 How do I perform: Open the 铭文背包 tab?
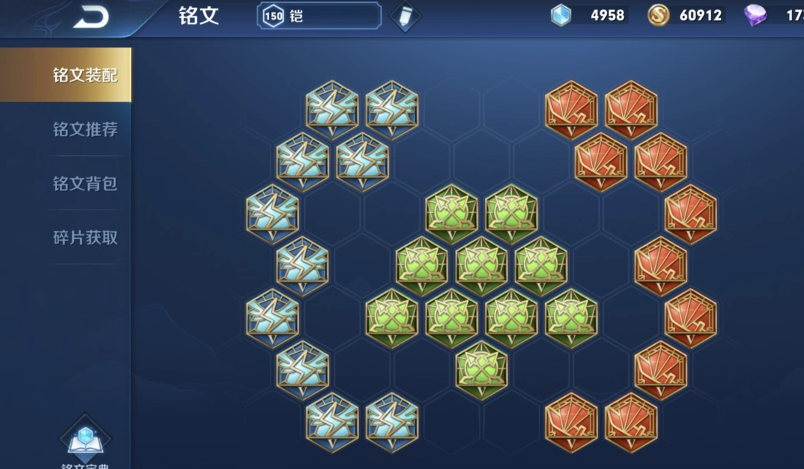(x=84, y=184)
